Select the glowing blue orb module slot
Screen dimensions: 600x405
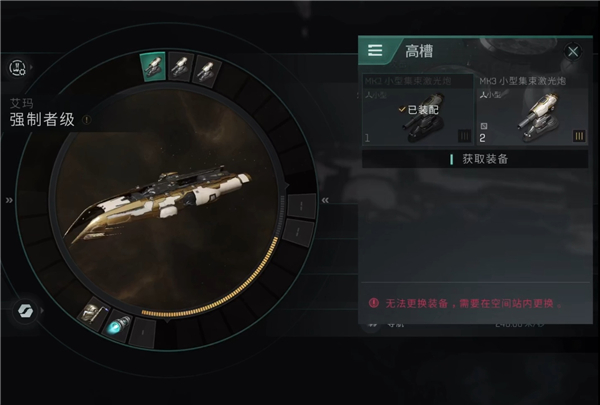(x=117, y=327)
